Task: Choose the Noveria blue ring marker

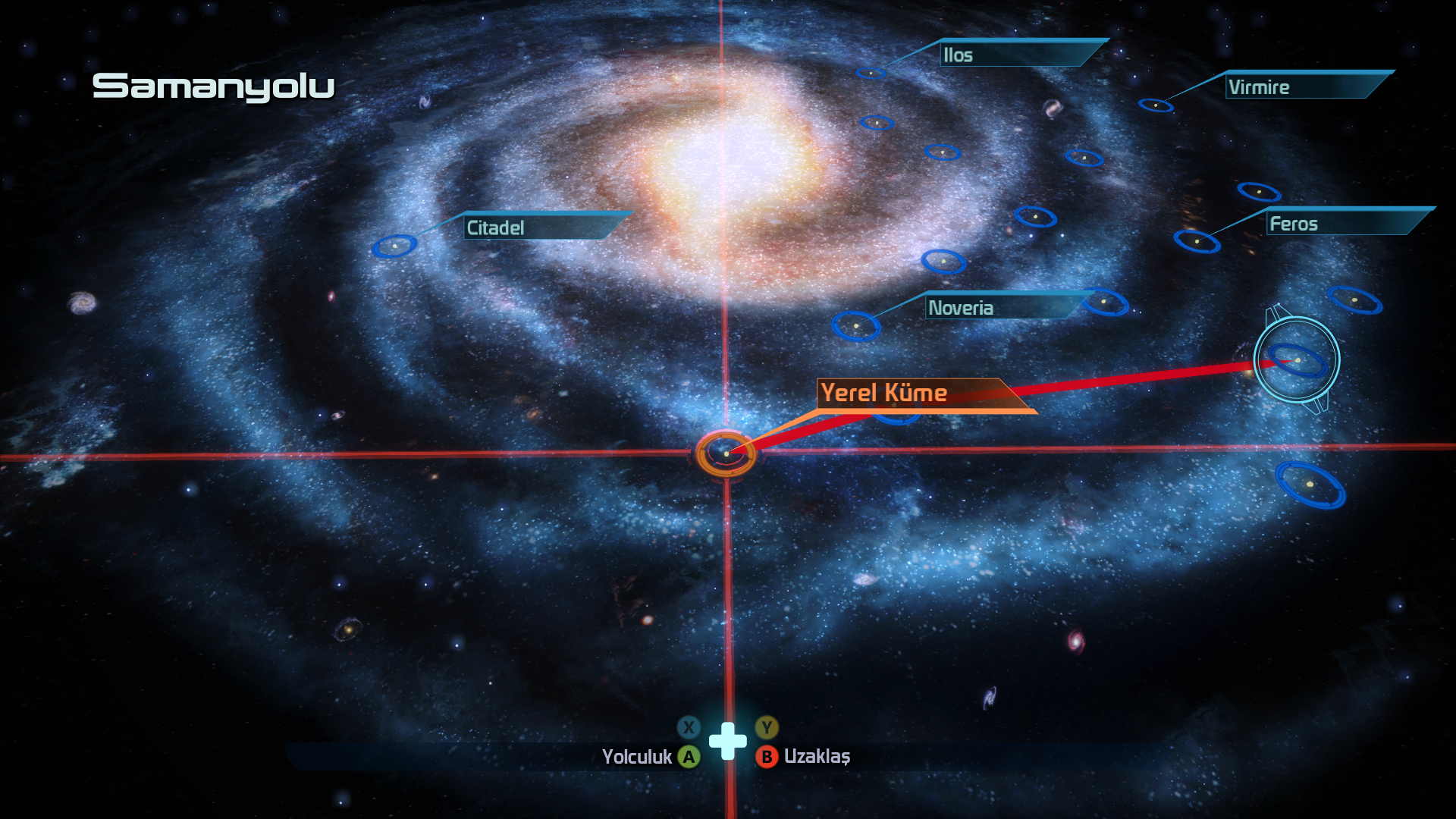Action: click(x=856, y=326)
